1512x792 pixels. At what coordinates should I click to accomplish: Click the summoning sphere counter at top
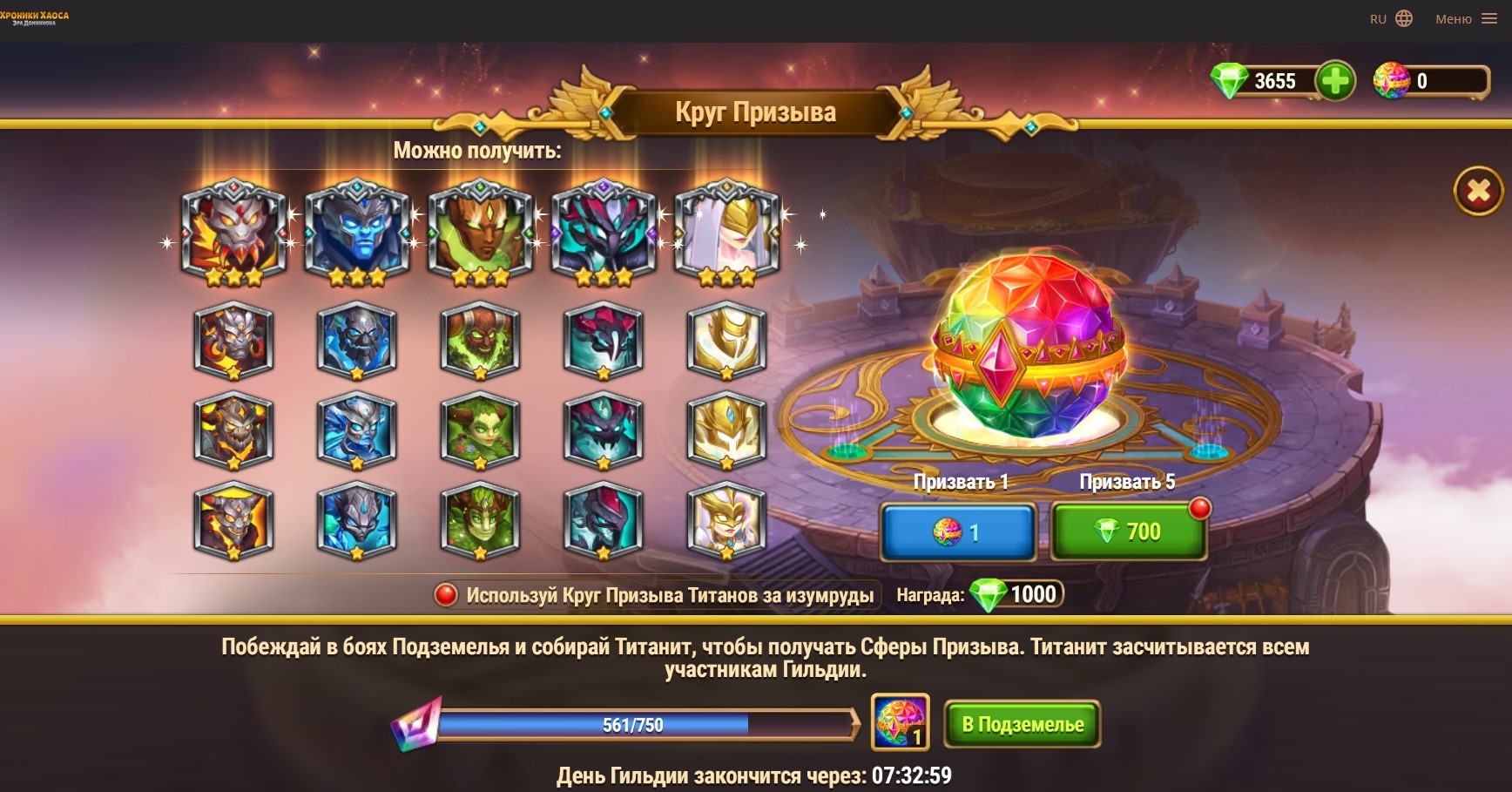[1430, 81]
